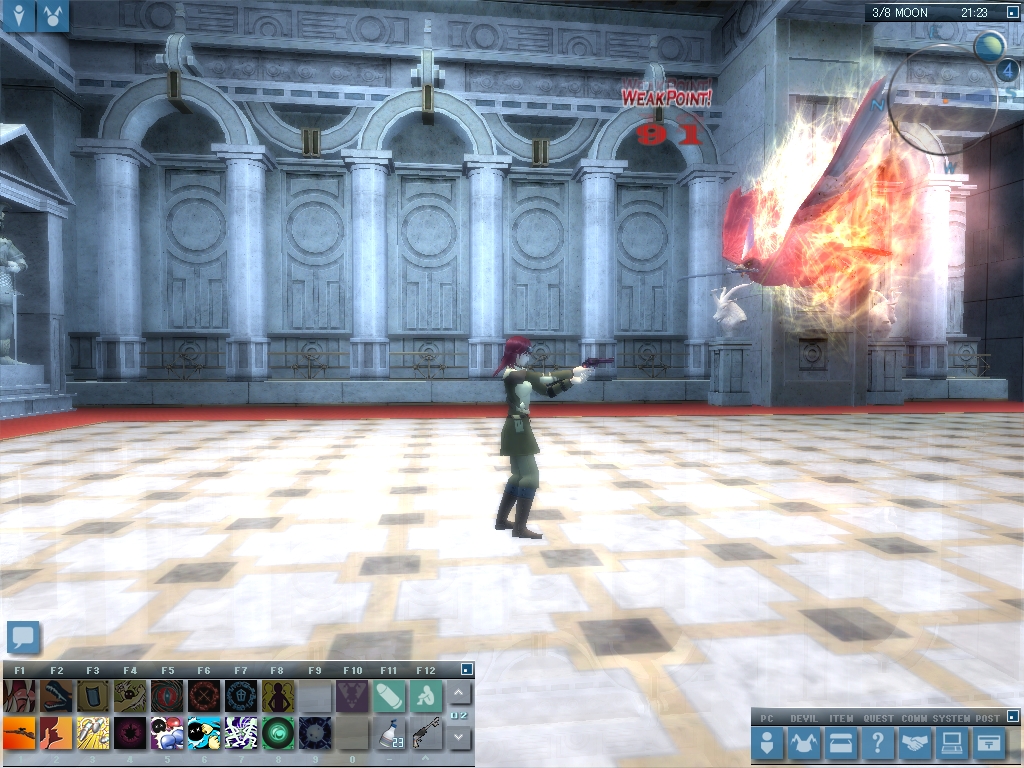Open the QUEST menu
This screenshot has width=1024, height=768.
(878, 743)
